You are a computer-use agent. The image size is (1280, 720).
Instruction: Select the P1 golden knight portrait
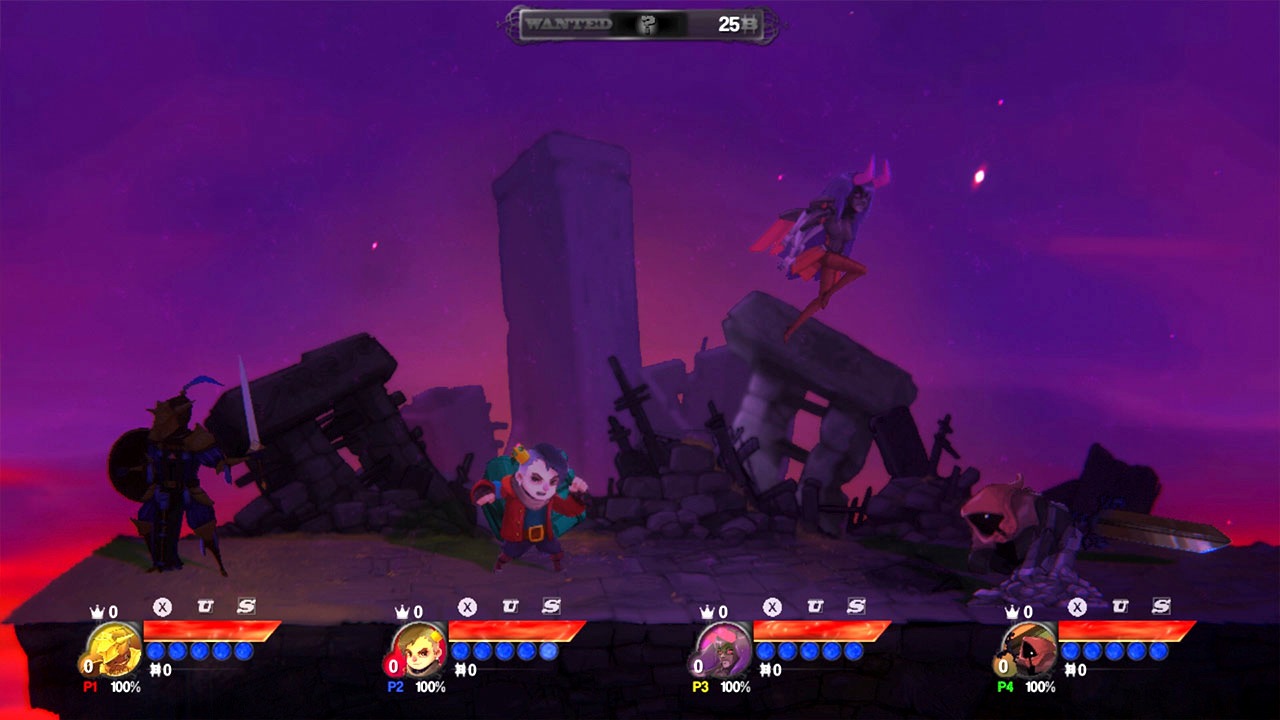(x=114, y=648)
